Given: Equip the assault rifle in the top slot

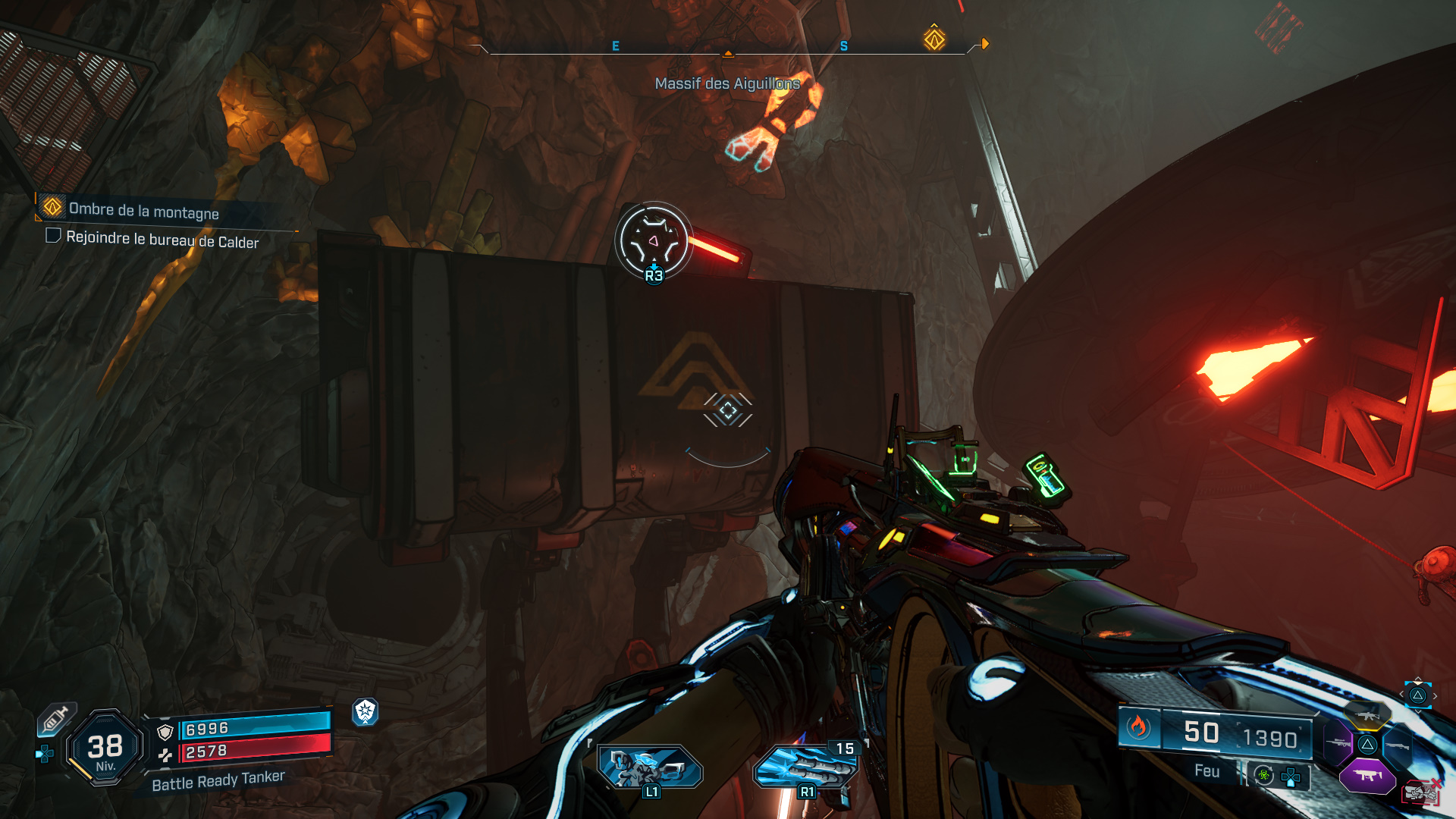Looking at the screenshot, I should tap(1367, 714).
